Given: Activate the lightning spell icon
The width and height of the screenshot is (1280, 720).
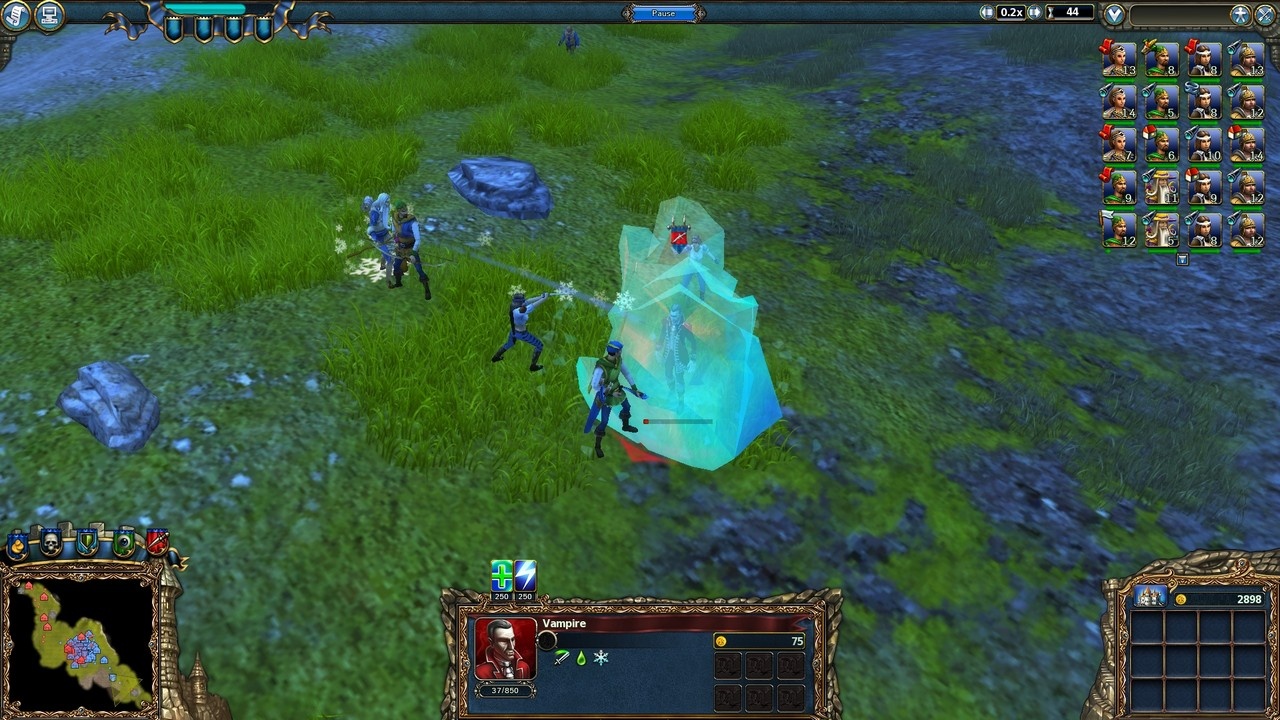Looking at the screenshot, I should (525, 574).
